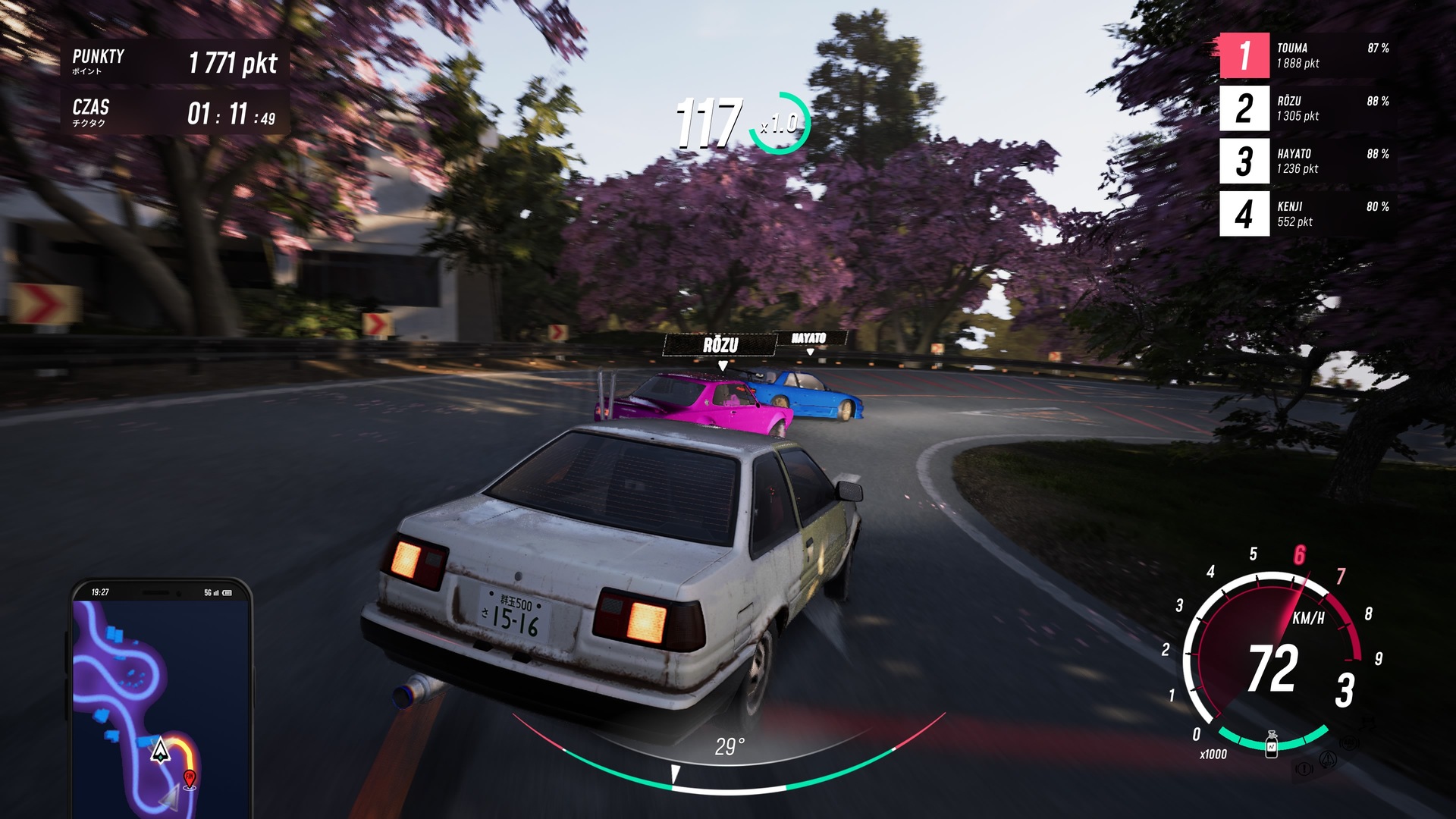Screen dimensions: 1456x819
Task: Select the HAYATO name tag above blue car
Action: click(x=808, y=338)
